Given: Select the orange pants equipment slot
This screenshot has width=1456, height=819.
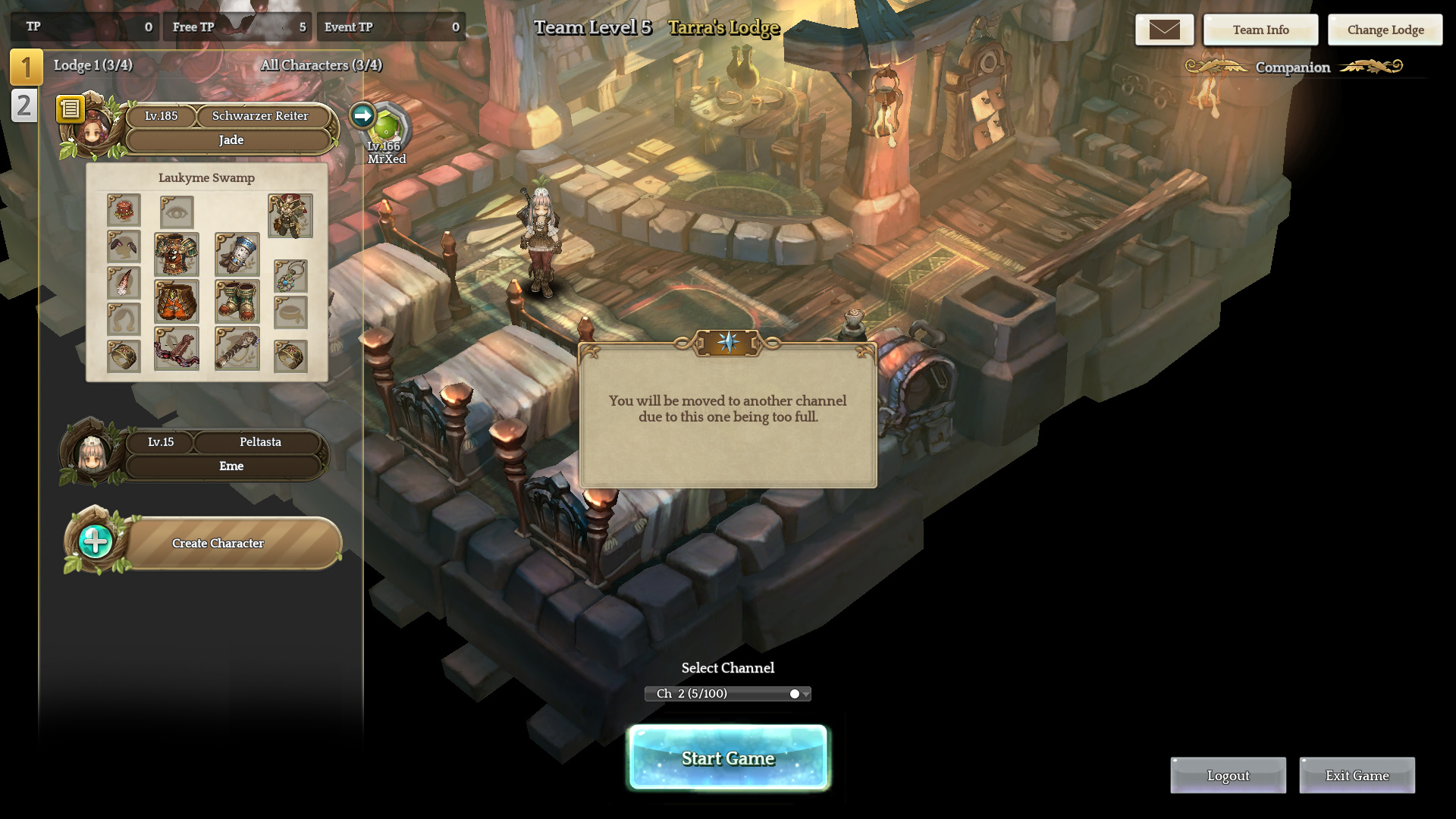Looking at the screenshot, I should tap(177, 301).
